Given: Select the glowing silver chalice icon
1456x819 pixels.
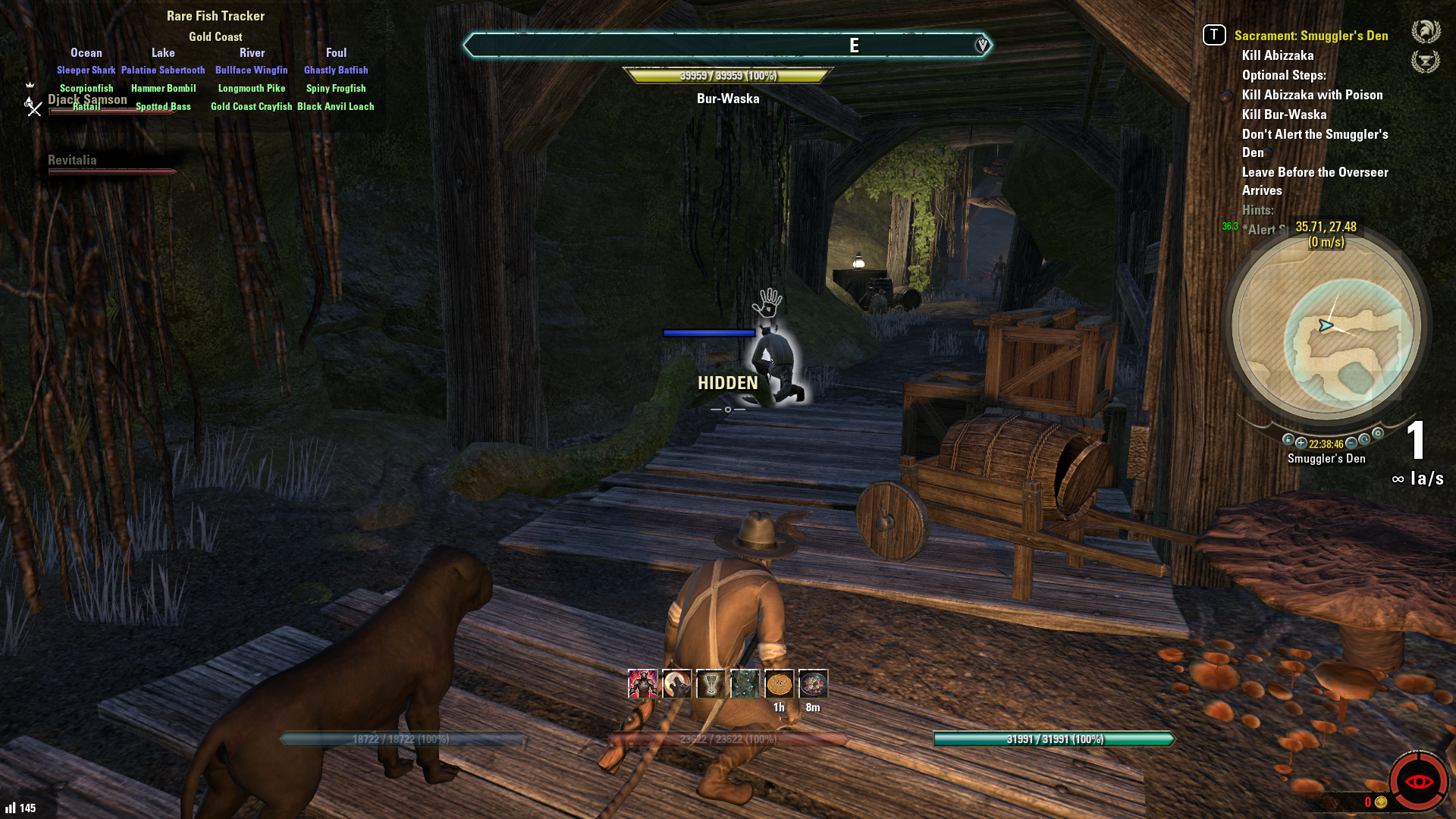Looking at the screenshot, I should (711, 684).
